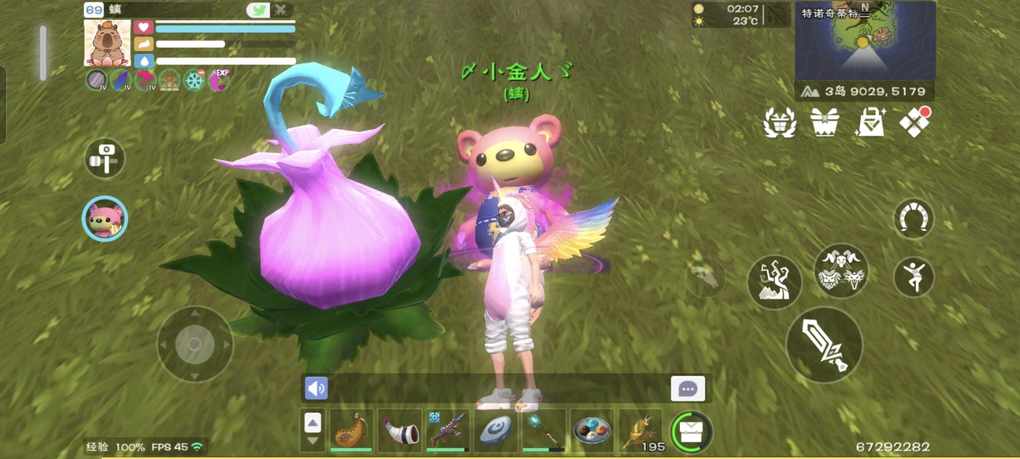This screenshot has width=1020, height=459.
Task: Tap the pink bear pet portrait
Action: [104, 218]
